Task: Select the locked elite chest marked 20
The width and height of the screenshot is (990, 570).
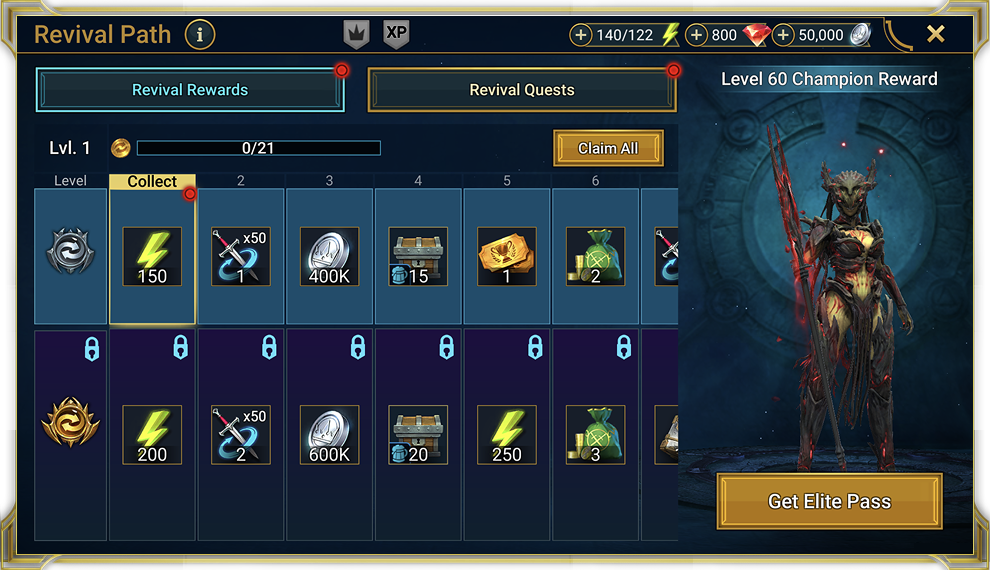Action: click(x=418, y=434)
